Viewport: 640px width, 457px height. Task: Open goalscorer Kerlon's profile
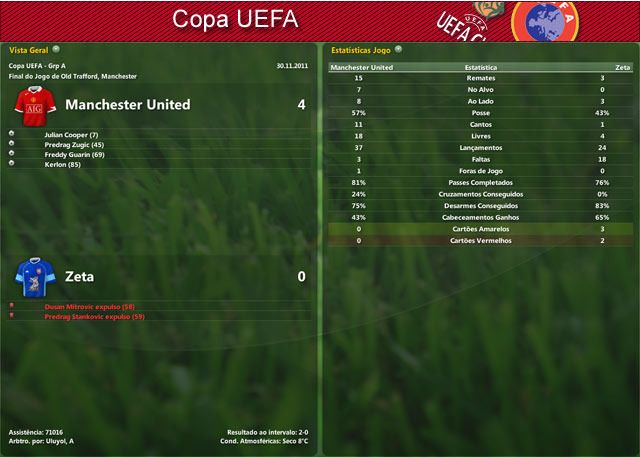(x=62, y=165)
